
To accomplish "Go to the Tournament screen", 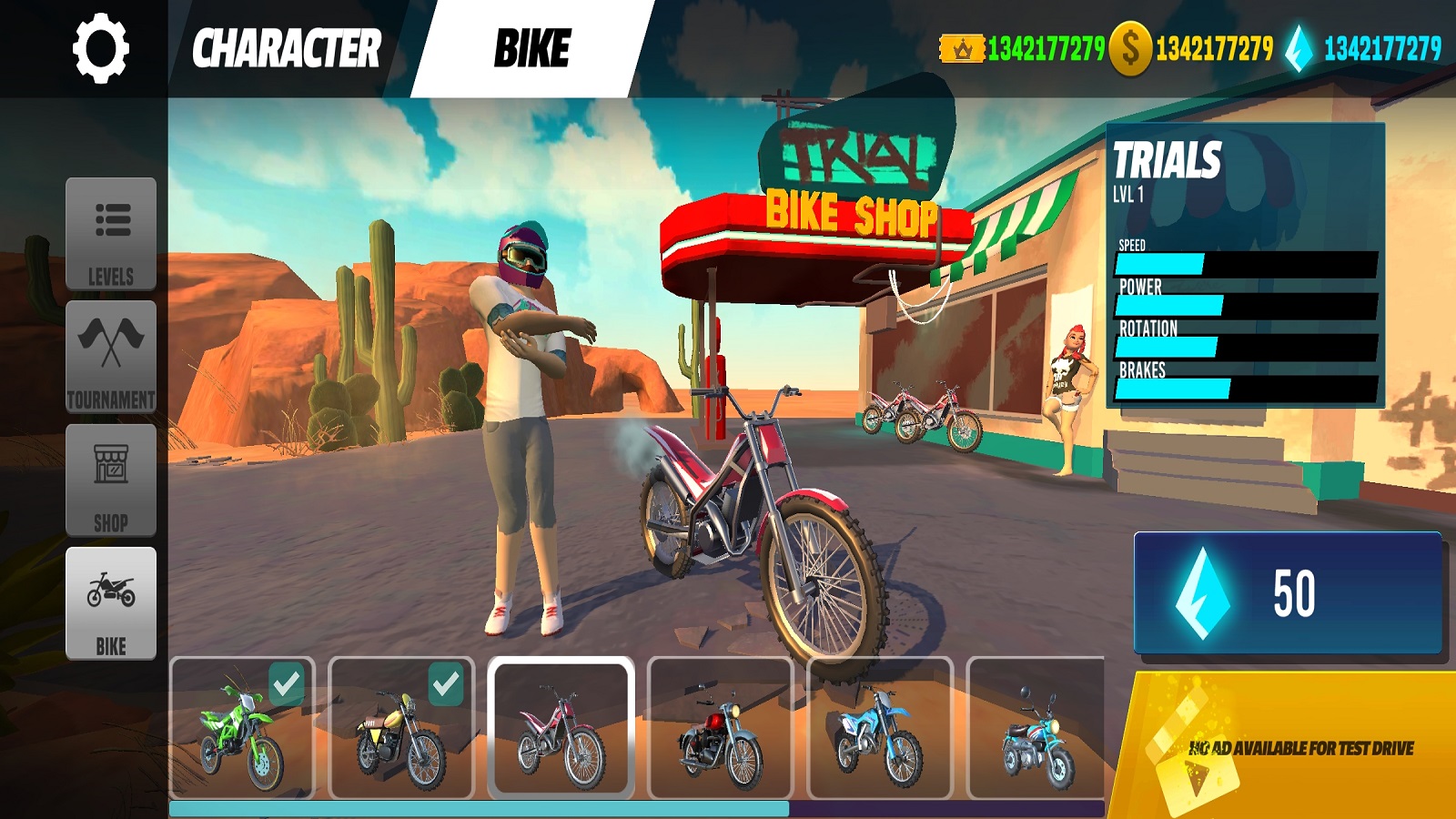I will (111, 357).
